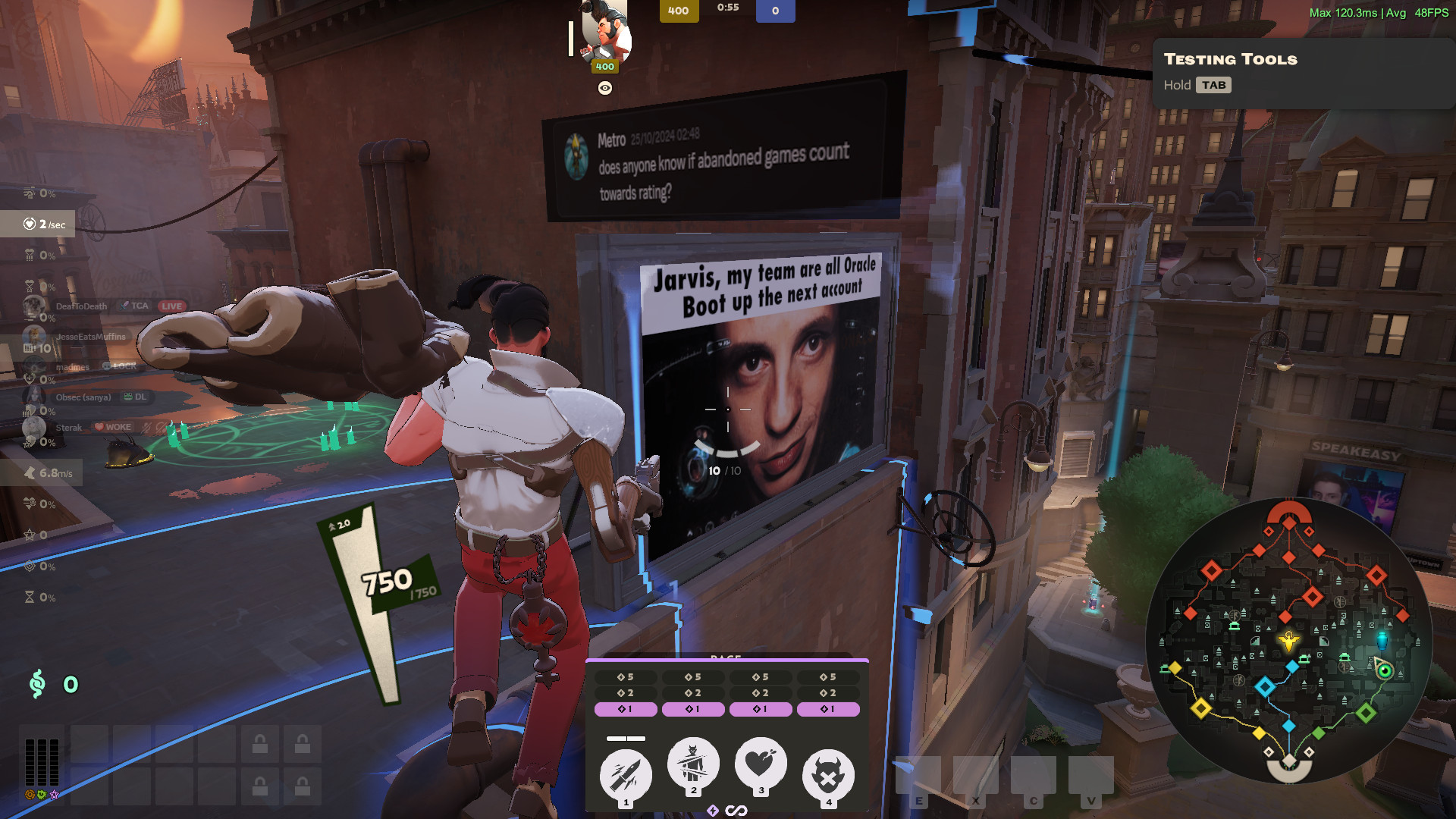Click the purple lightning bolt below the abilities
The image size is (1456, 819).
(x=711, y=810)
